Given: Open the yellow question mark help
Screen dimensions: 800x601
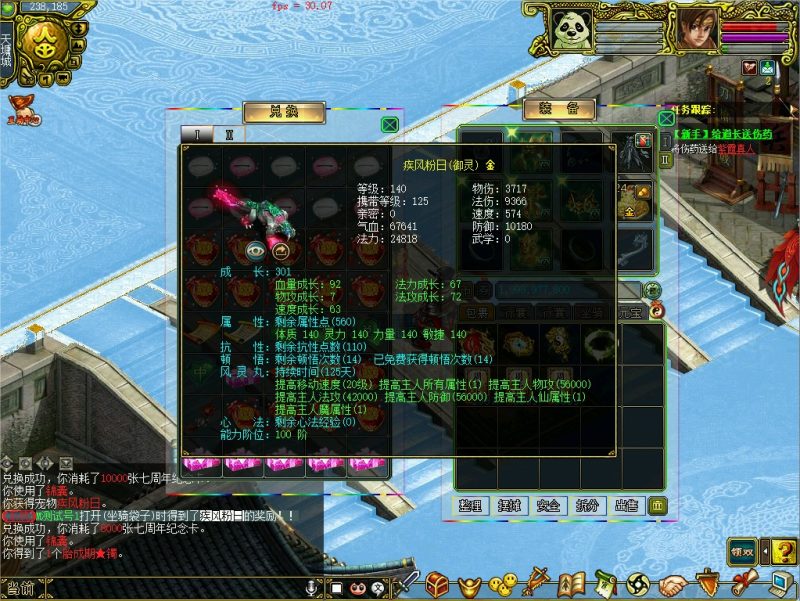Looking at the screenshot, I should click(x=780, y=551).
